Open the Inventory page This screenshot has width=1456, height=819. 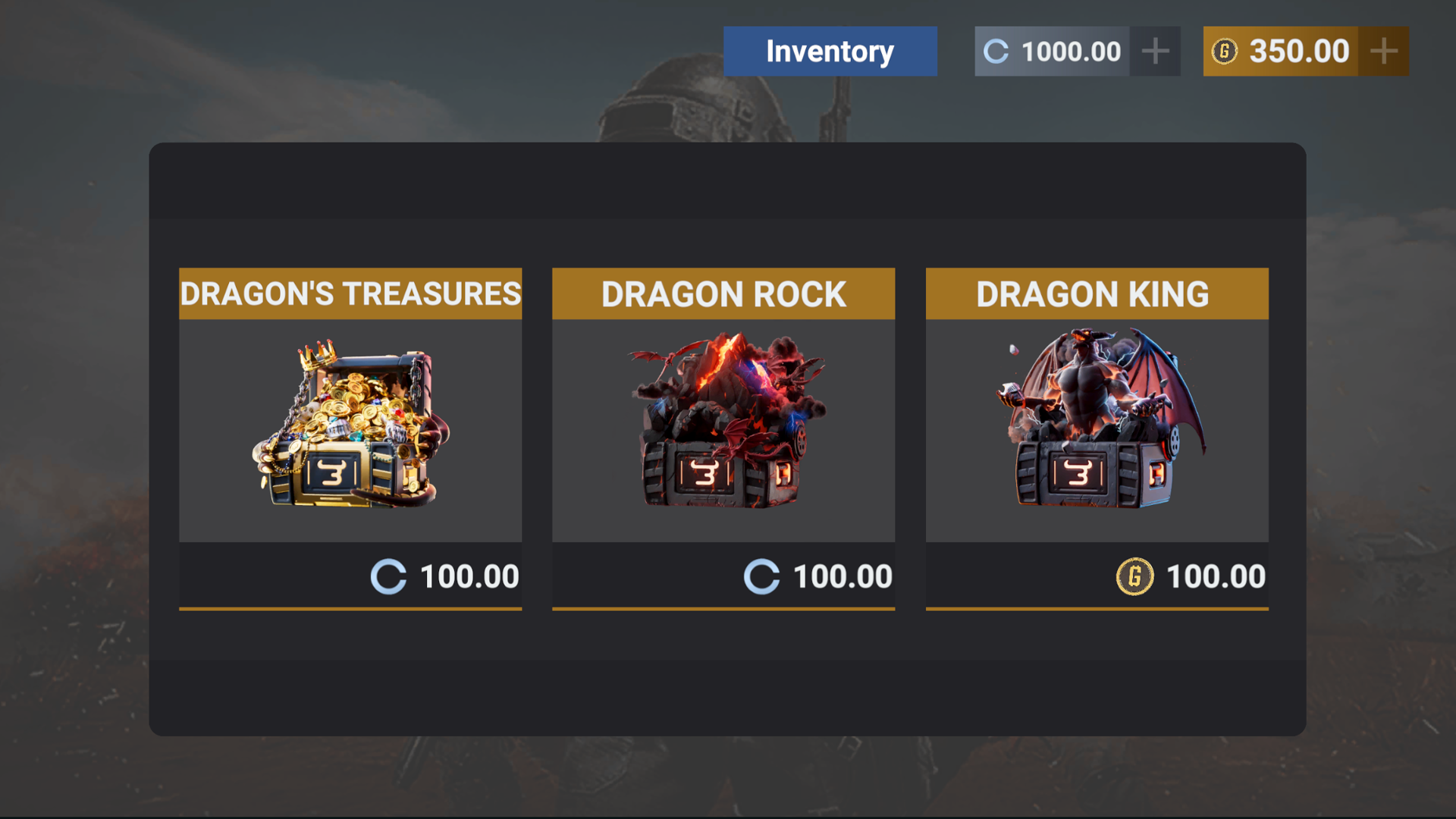[x=830, y=51]
